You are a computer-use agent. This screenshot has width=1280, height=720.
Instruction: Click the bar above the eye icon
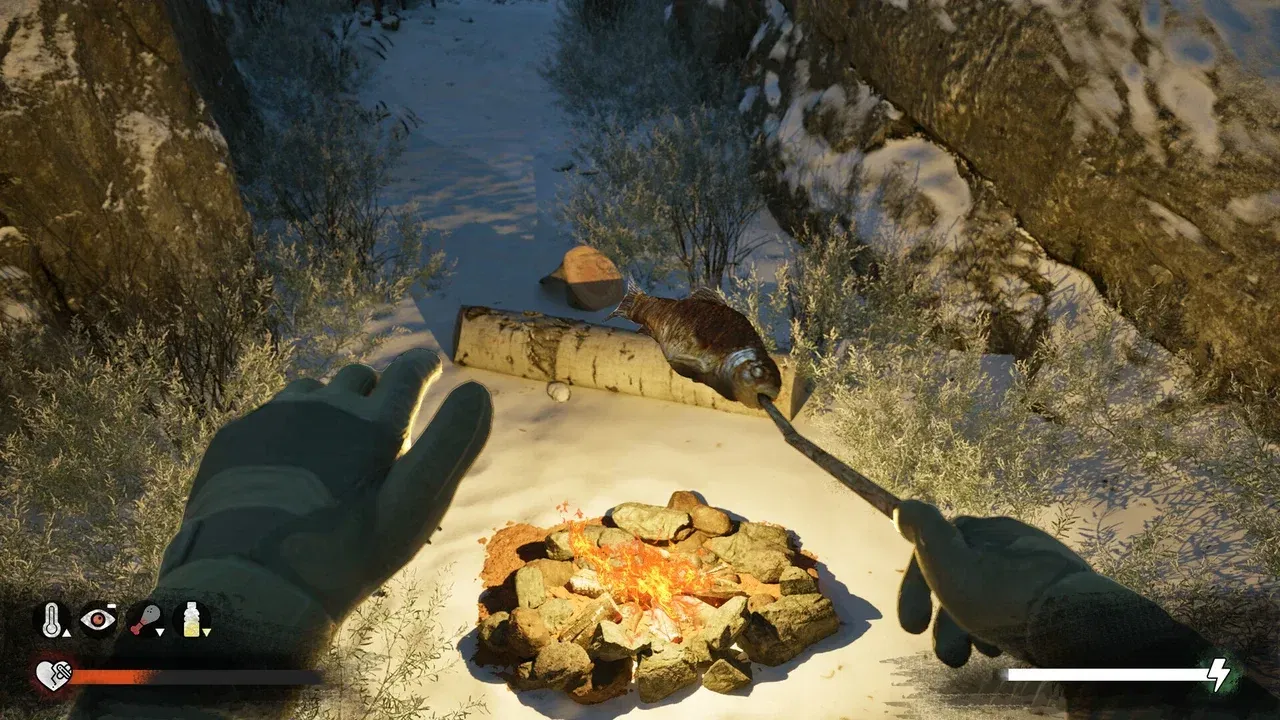click(110, 606)
